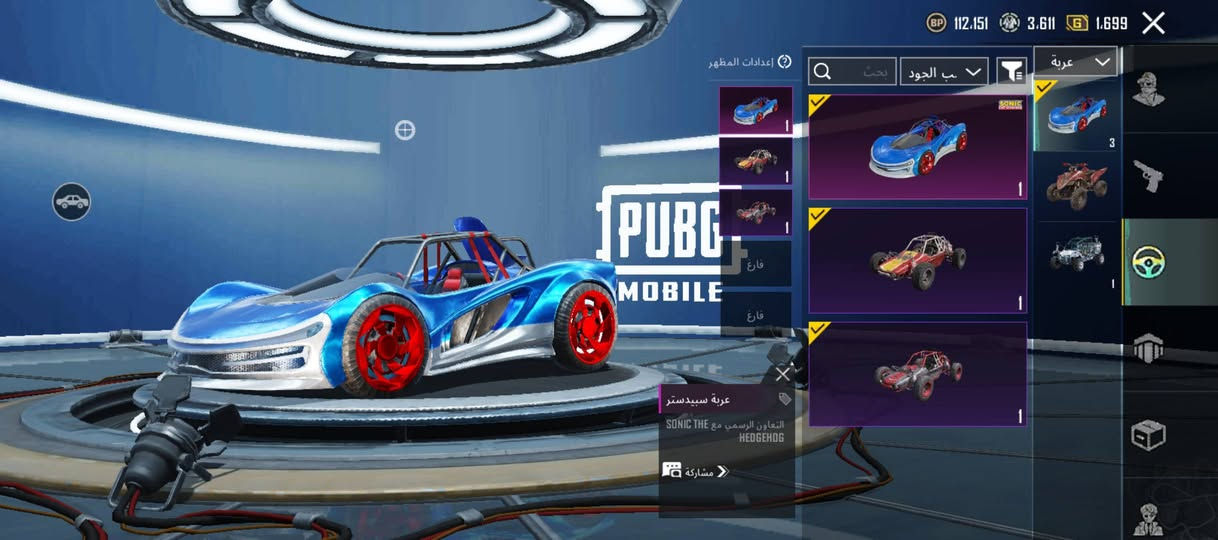Open the steering wheel vehicles tab
The image size is (1218, 540).
(1148, 263)
